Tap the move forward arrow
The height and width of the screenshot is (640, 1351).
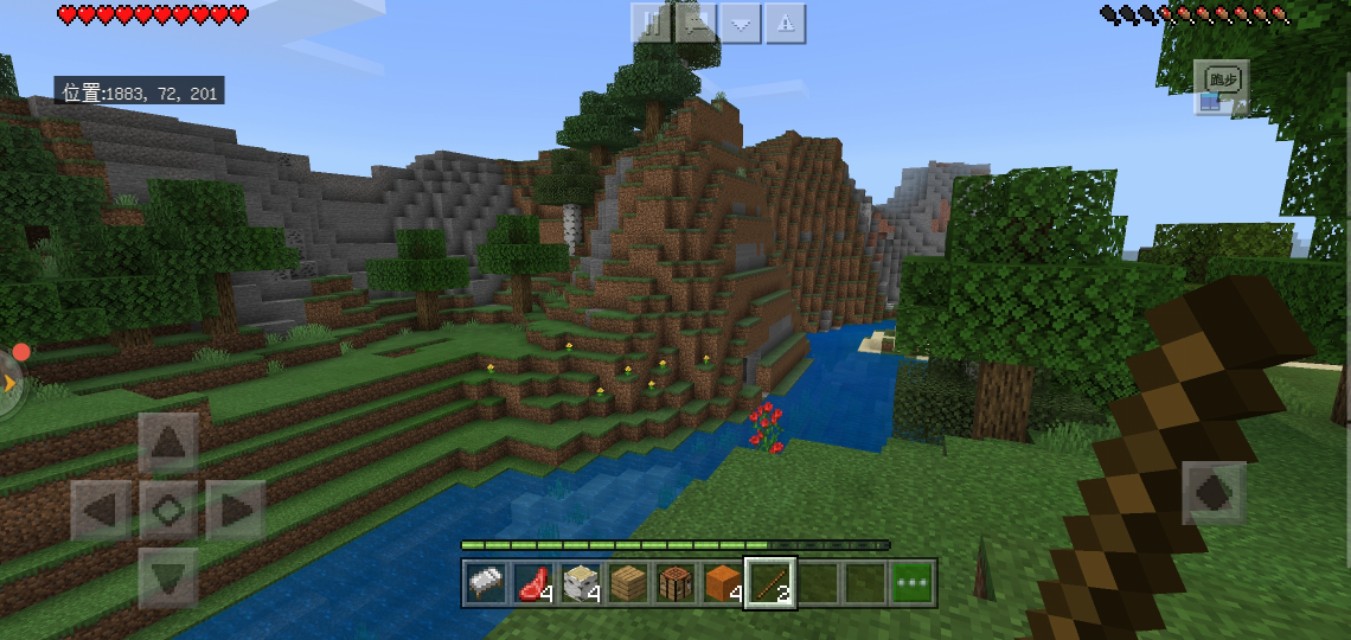pos(168,442)
